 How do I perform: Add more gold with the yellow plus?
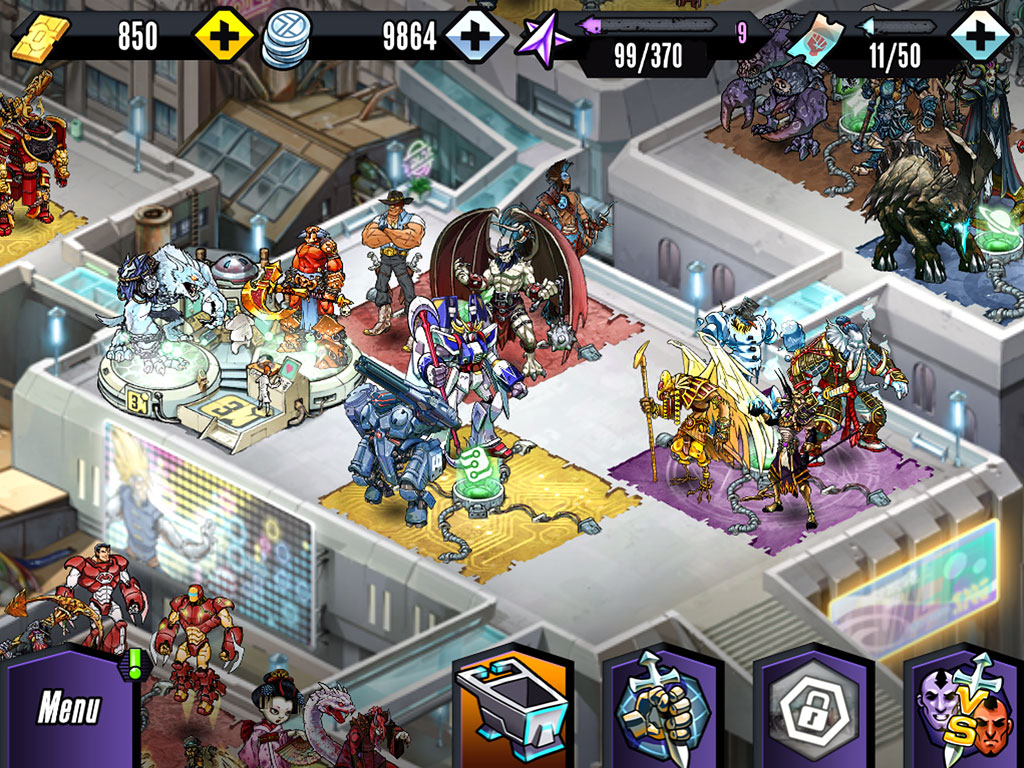pyautogui.click(x=225, y=38)
